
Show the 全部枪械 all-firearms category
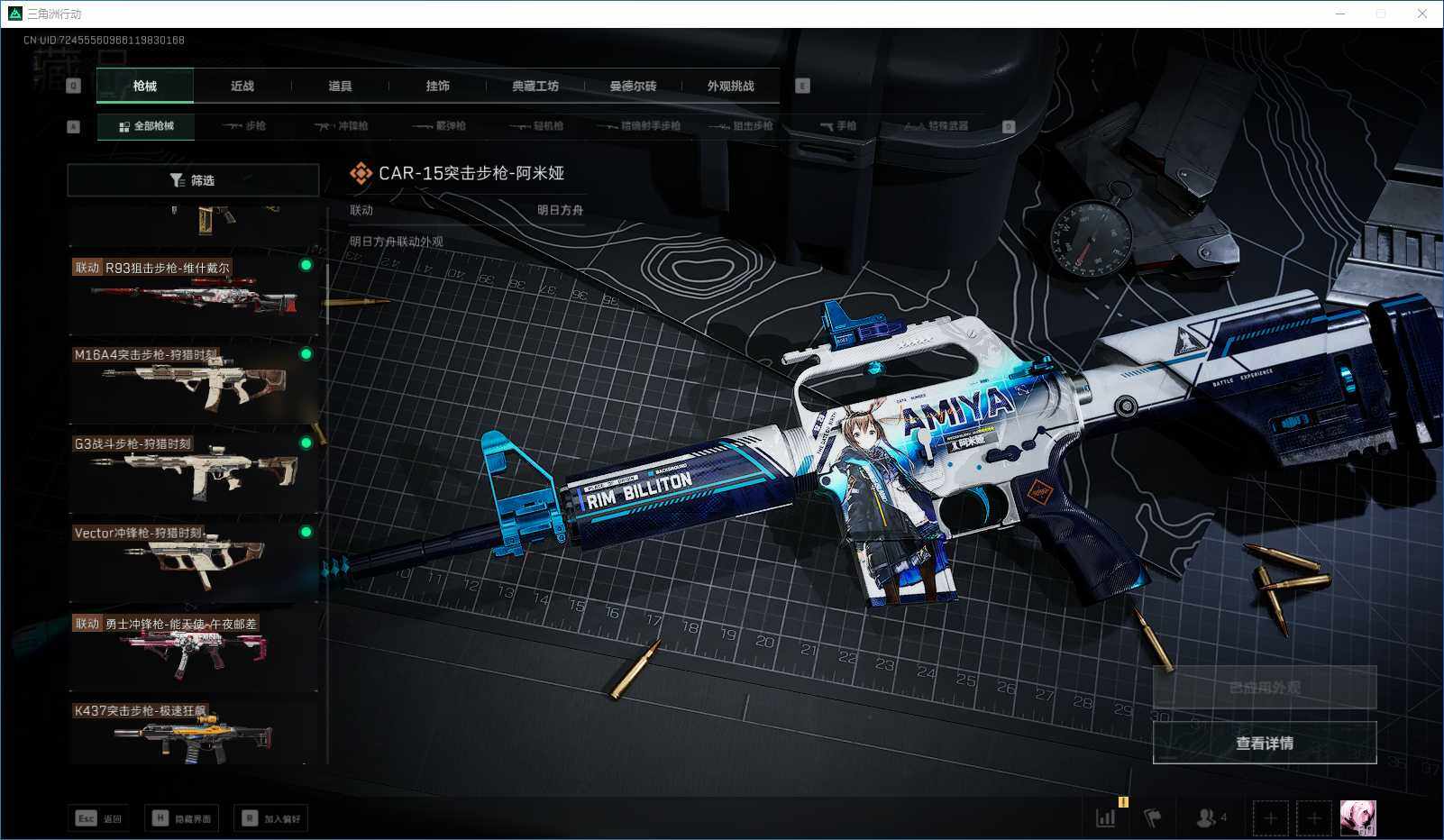pyautogui.click(x=146, y=126)
